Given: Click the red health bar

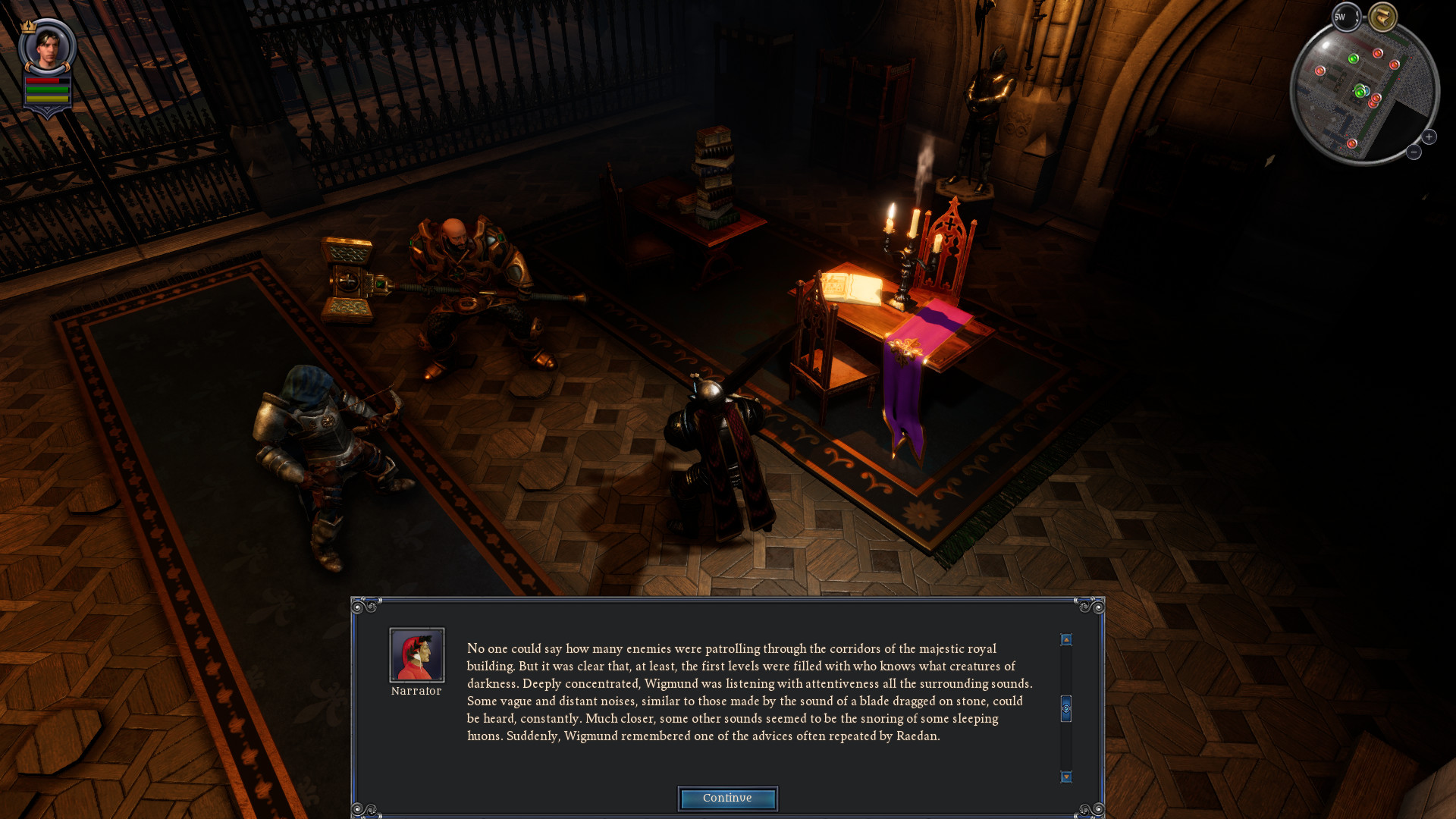Looking at the screenshot, I should pyautogui.click(x=42, y=80).
